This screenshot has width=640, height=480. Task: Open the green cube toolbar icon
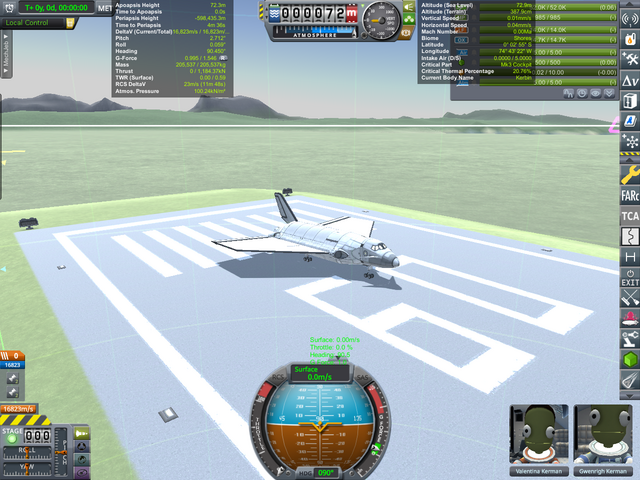[x=630, y=359]
